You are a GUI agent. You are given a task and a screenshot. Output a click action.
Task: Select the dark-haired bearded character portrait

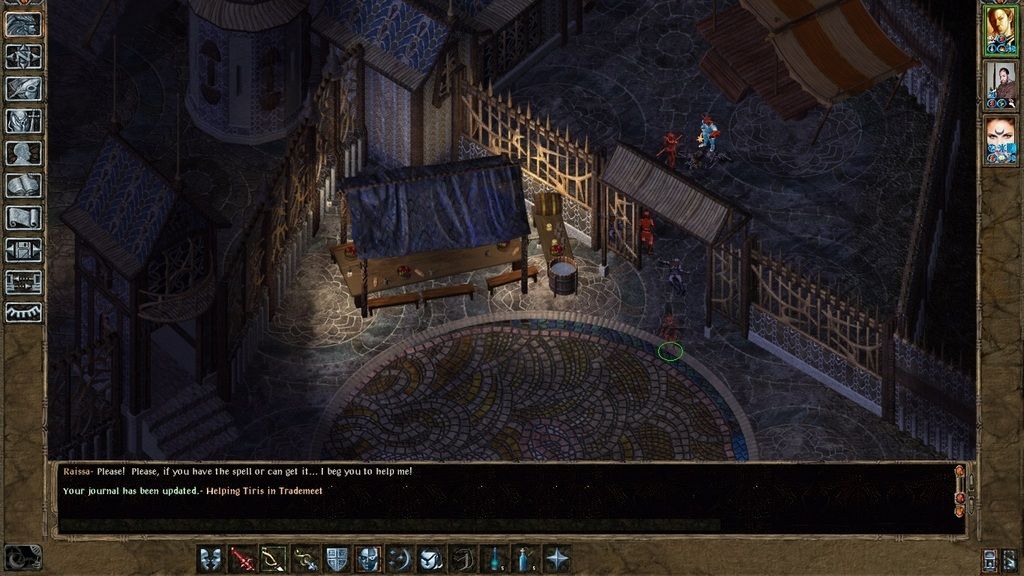pyautogui.click(x=1000, y=84)
